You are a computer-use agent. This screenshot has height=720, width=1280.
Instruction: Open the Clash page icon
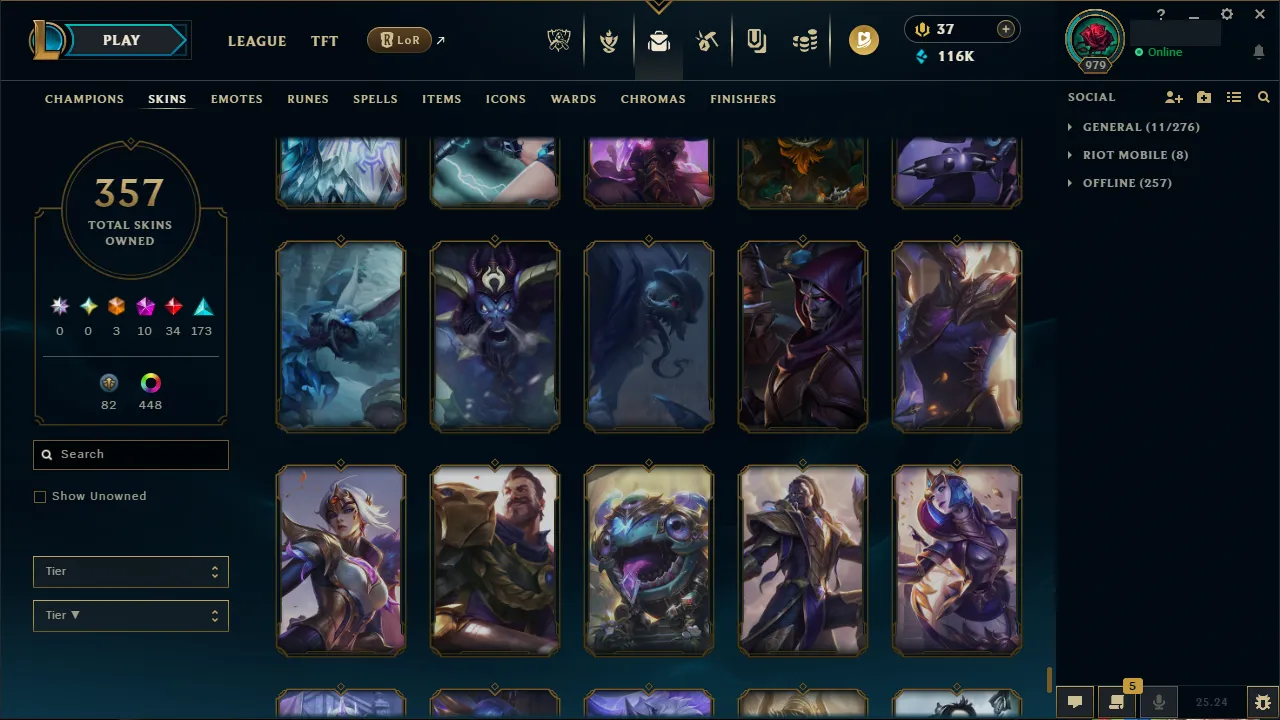pos(608,40)
